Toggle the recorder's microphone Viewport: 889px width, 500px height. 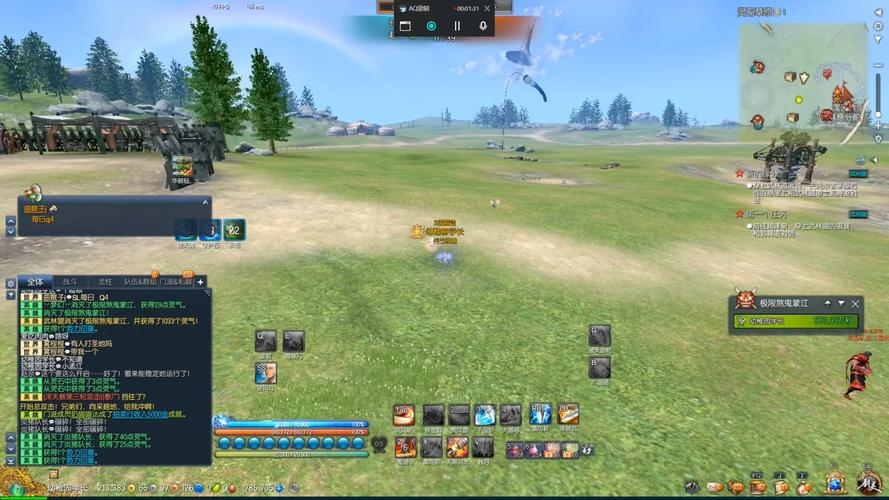(483, 26)
